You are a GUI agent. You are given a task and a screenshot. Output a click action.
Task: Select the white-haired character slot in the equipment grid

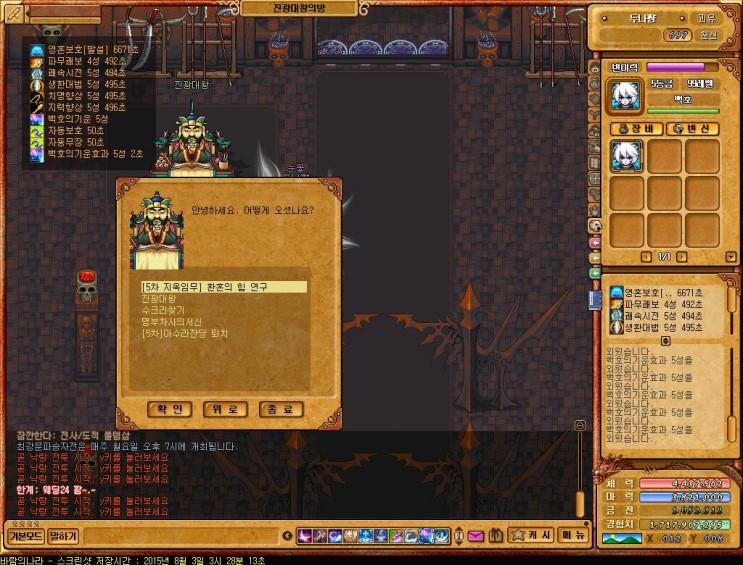tap(627, 157)
